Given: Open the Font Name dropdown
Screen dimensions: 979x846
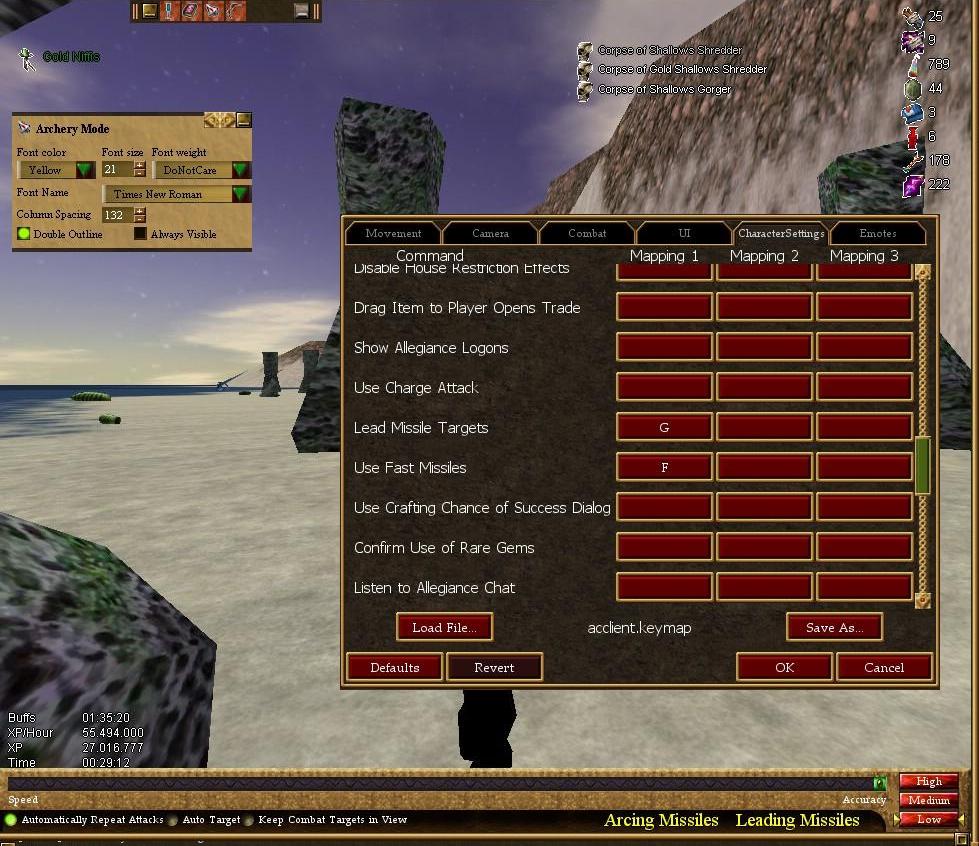Looking at the screenshot, I should pos(240,194).
